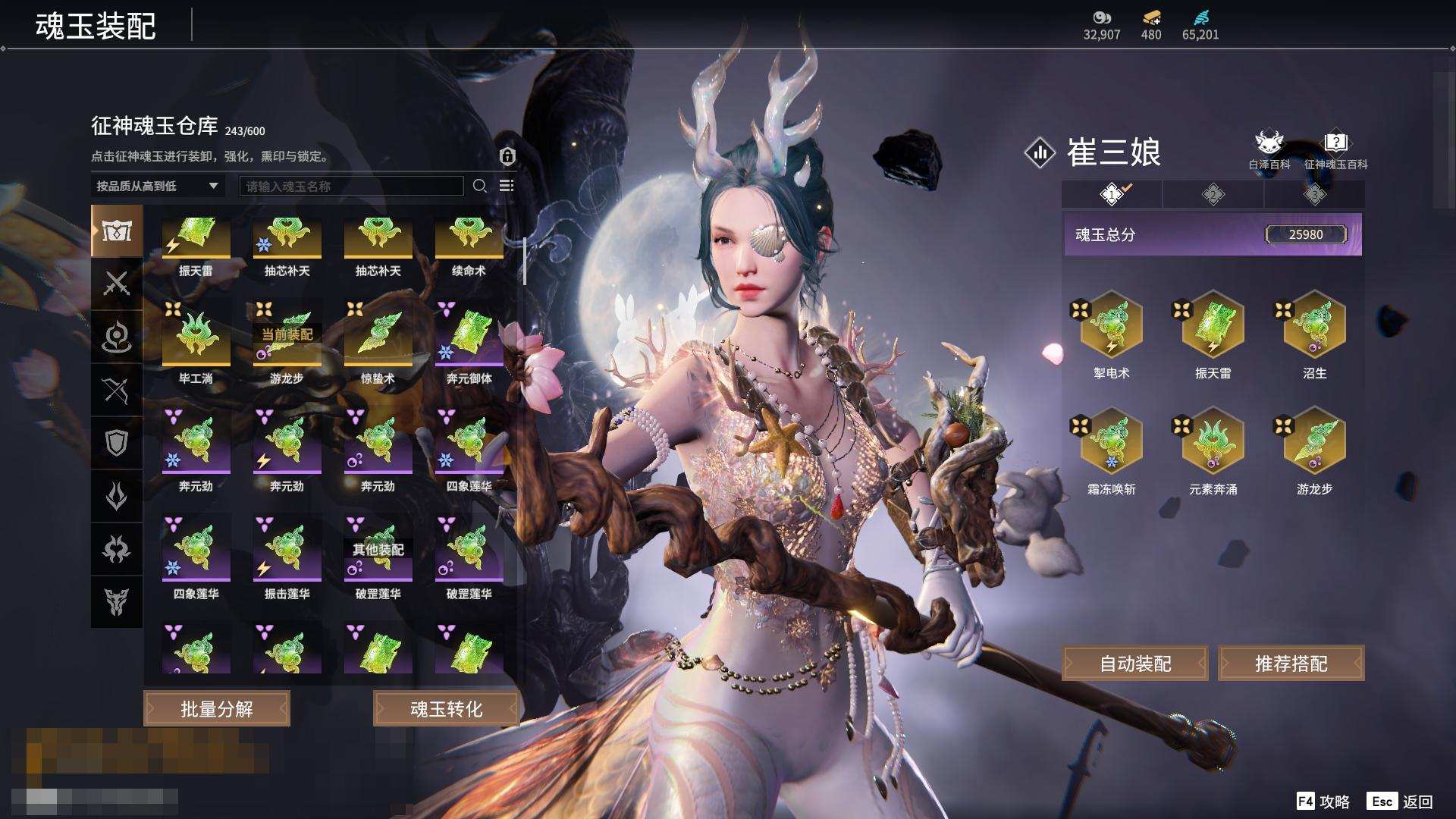Open 魂玉转化 soul jade conversion

446,708
